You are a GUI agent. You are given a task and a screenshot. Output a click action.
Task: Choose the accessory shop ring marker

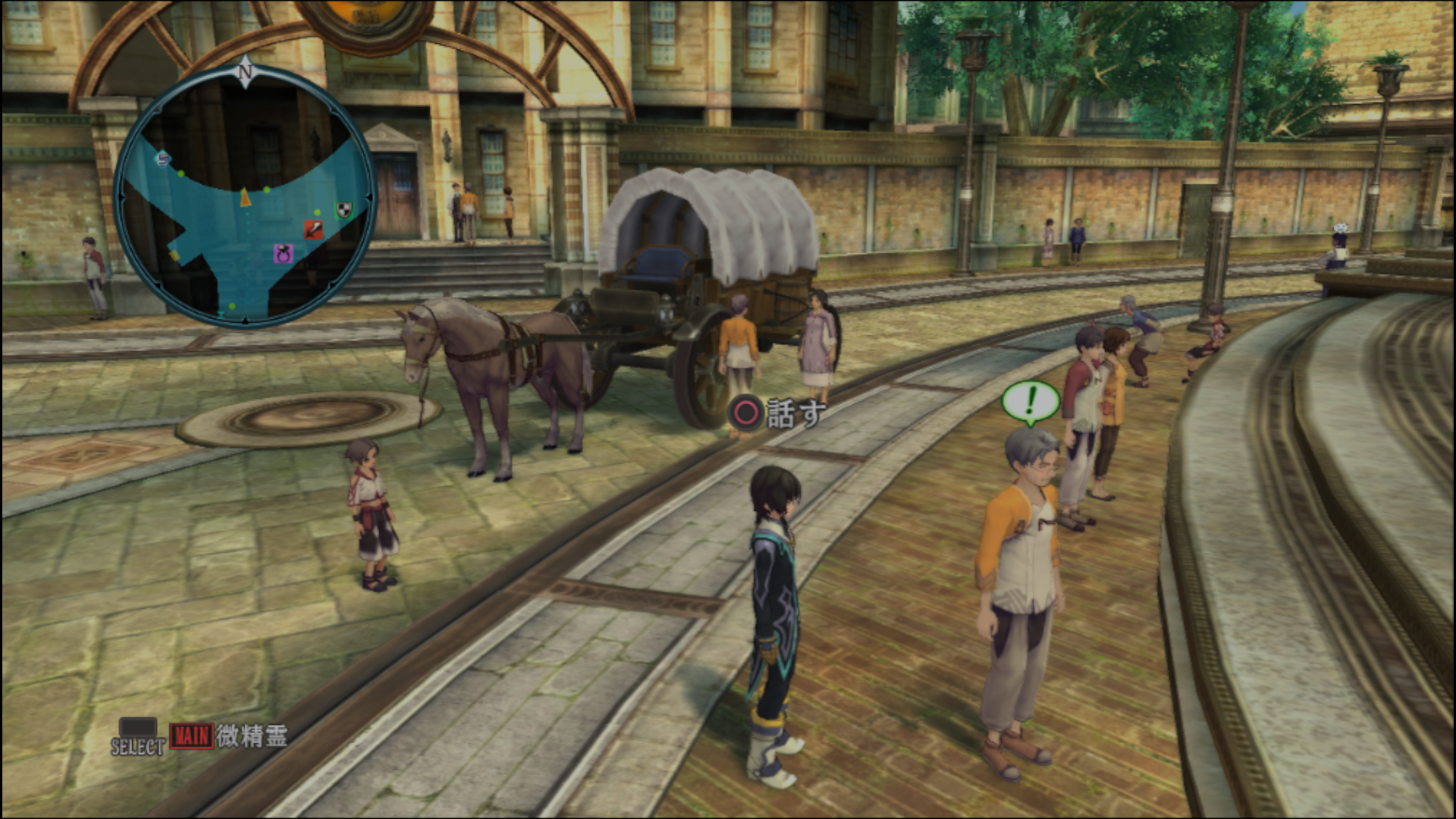[x=283, y=253]
